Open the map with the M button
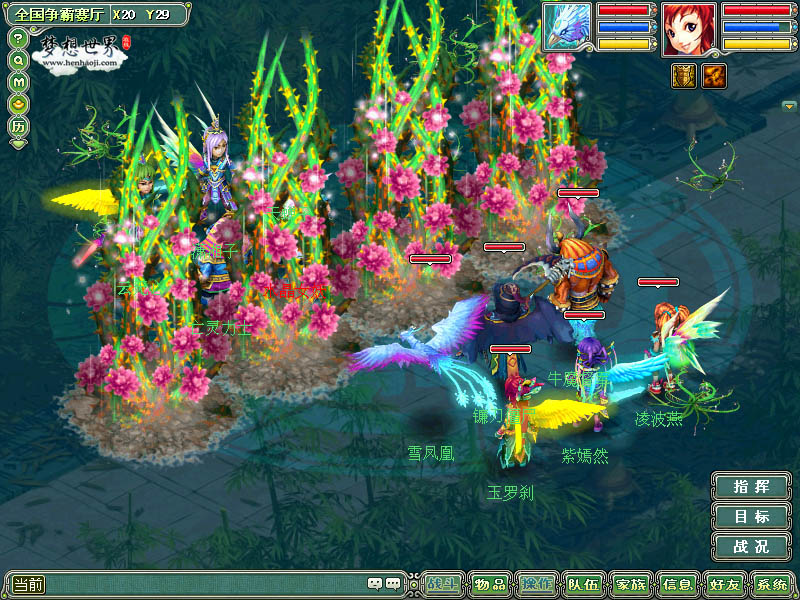 pyautogui.click(x=18, y=81)
